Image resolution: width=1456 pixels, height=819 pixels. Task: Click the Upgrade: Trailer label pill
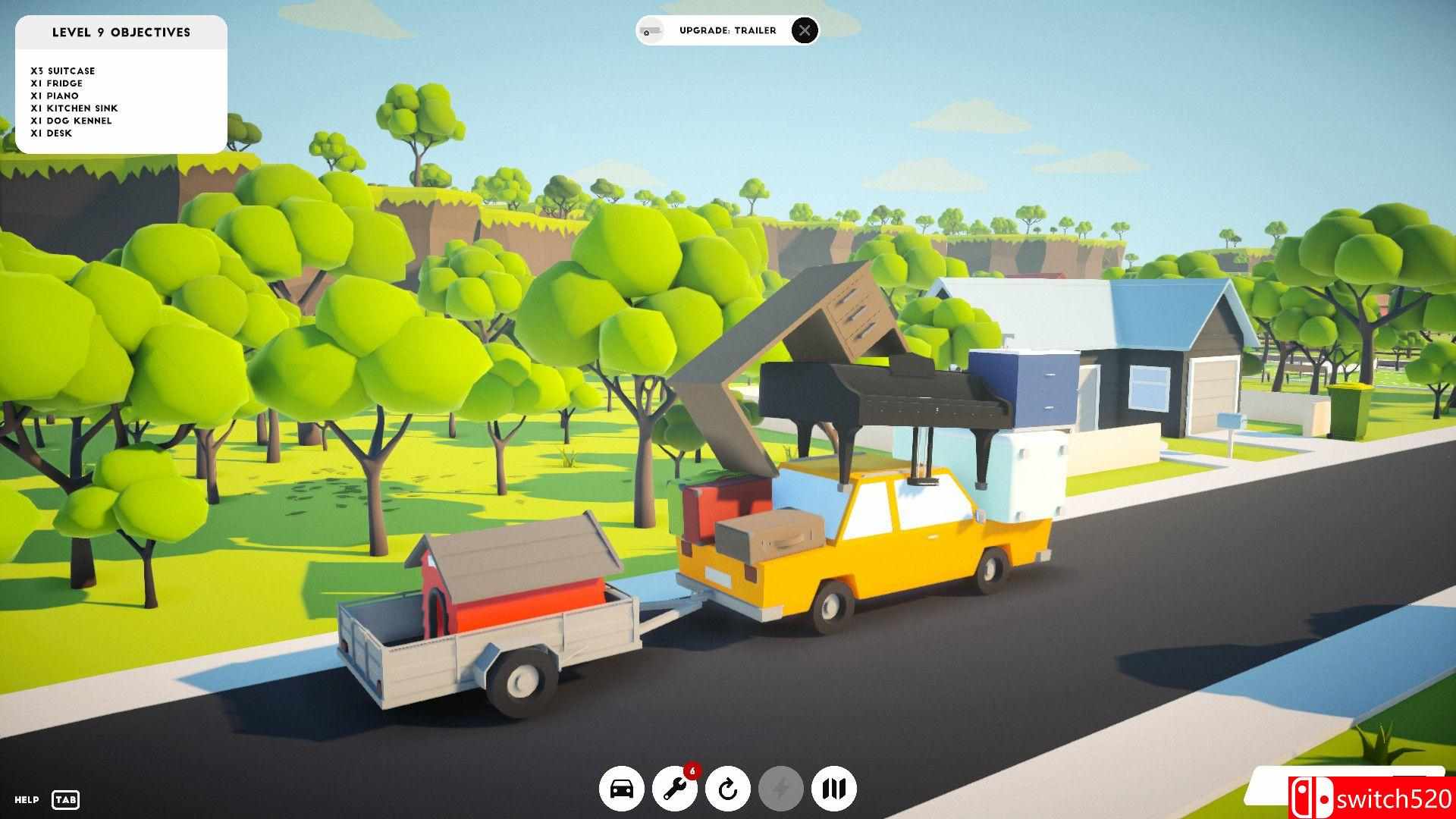pyautogui.click(x=726, y=30)
